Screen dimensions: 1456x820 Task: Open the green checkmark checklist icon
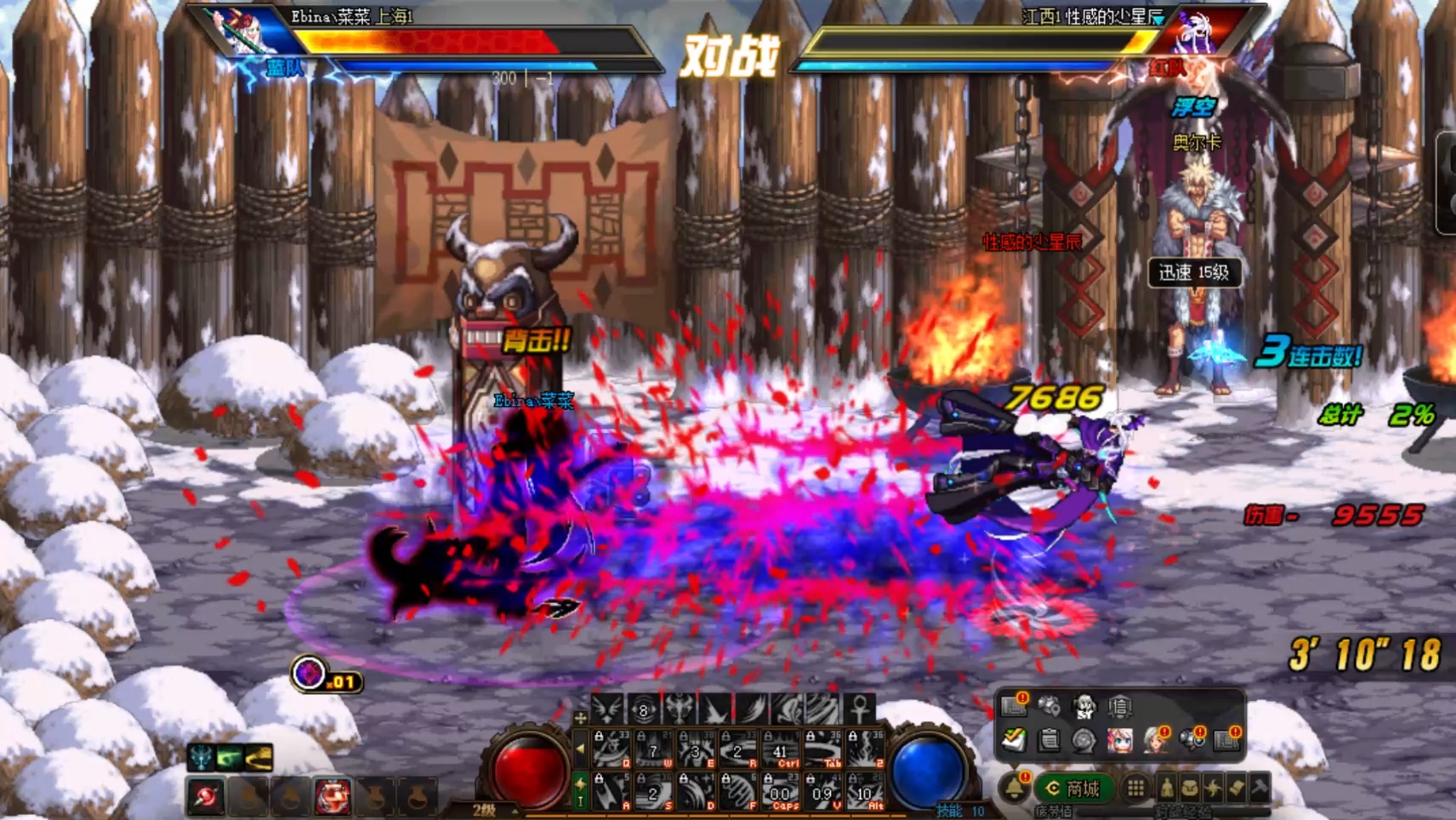click(x=1014, y=739)
